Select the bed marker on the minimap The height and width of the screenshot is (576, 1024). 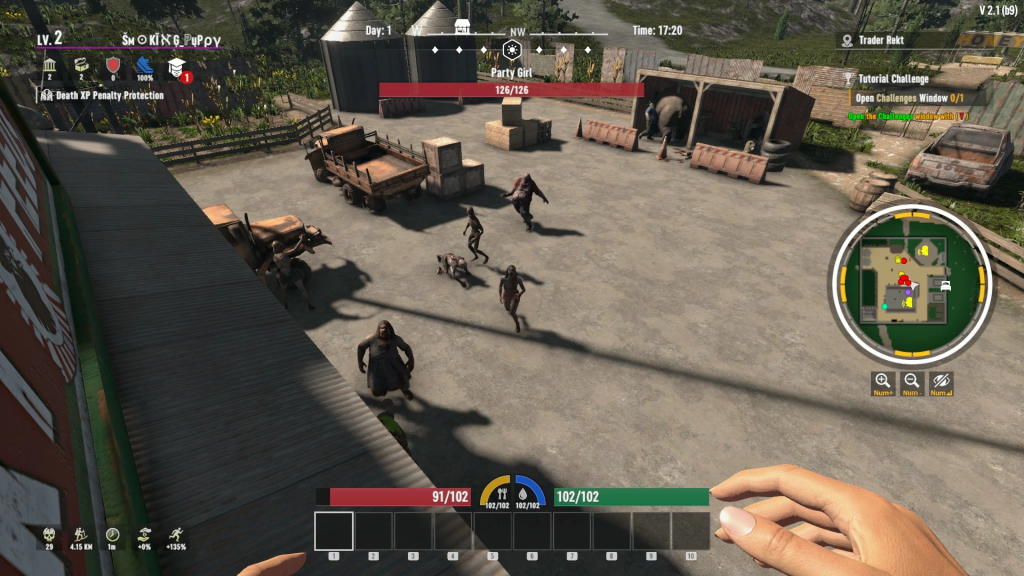(946, 285)
